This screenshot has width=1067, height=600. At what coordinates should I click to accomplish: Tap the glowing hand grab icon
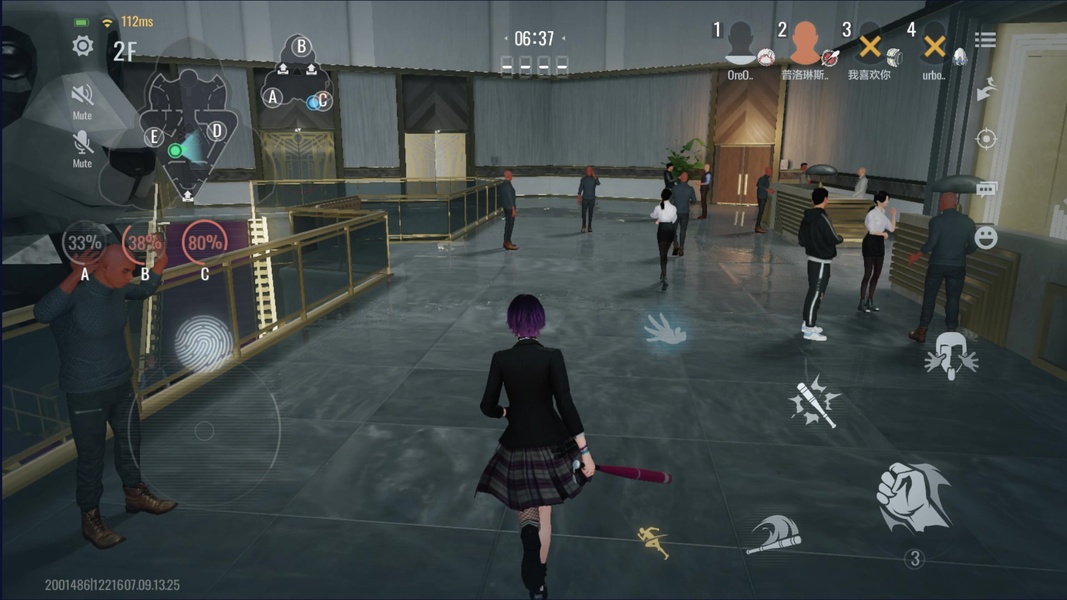pyautogui.click(x=665, y=330)
